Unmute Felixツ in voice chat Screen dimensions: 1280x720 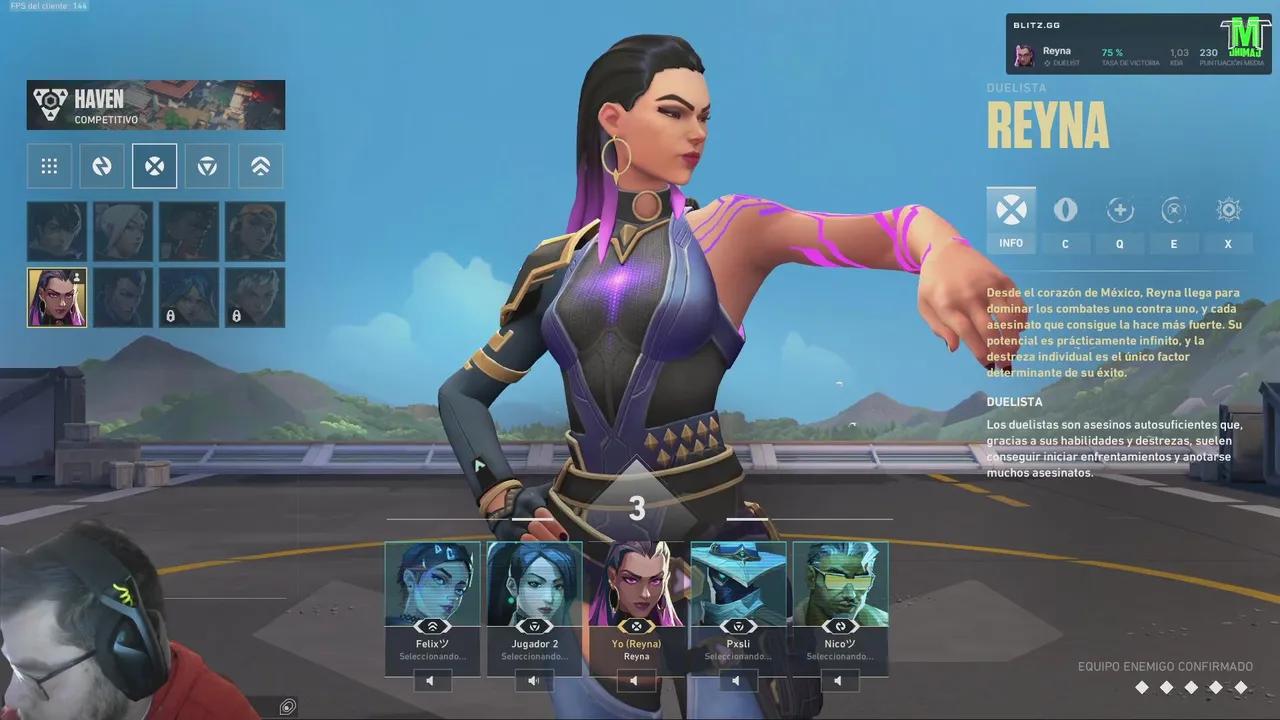pos(430,680)
